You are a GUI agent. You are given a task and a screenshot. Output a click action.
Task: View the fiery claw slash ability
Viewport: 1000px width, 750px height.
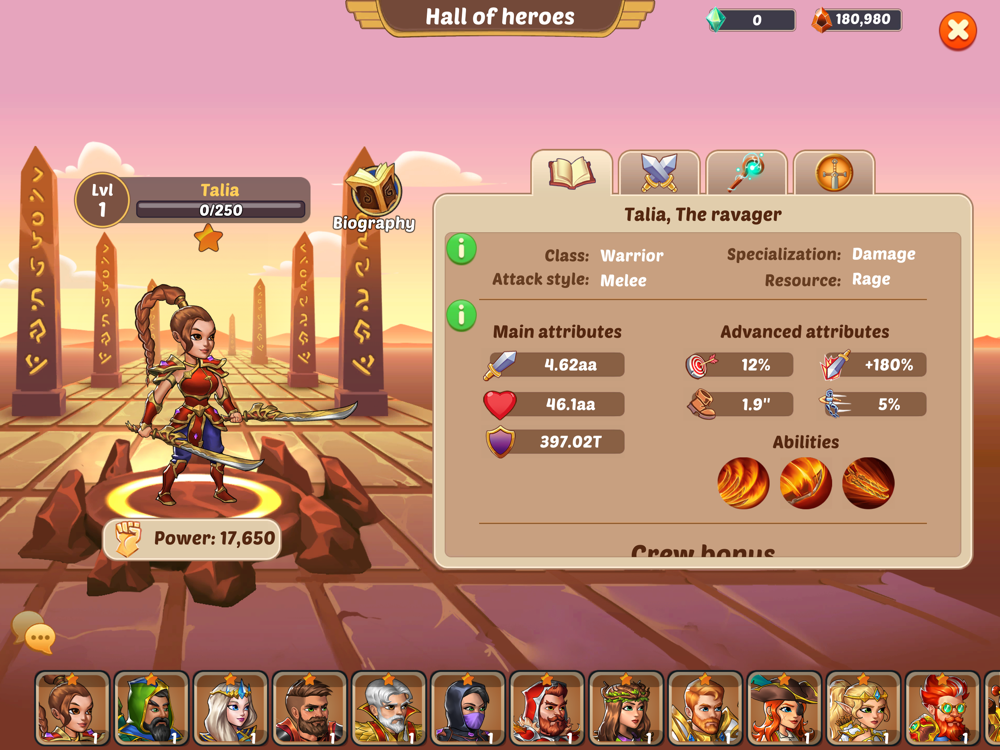(x=743, y=484)
